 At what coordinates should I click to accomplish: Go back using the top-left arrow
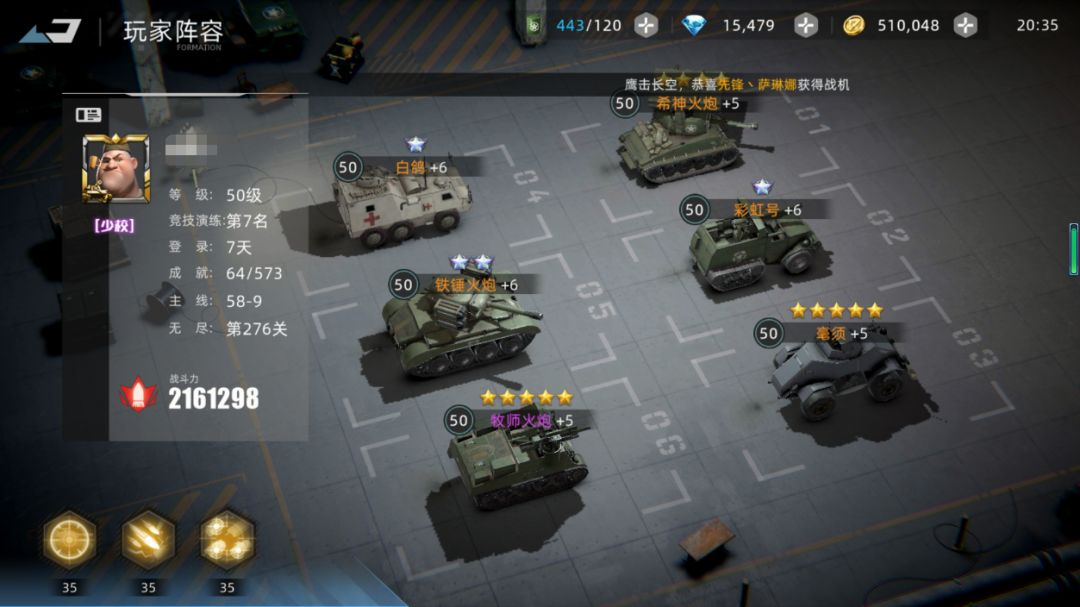(x=50, y=31)
